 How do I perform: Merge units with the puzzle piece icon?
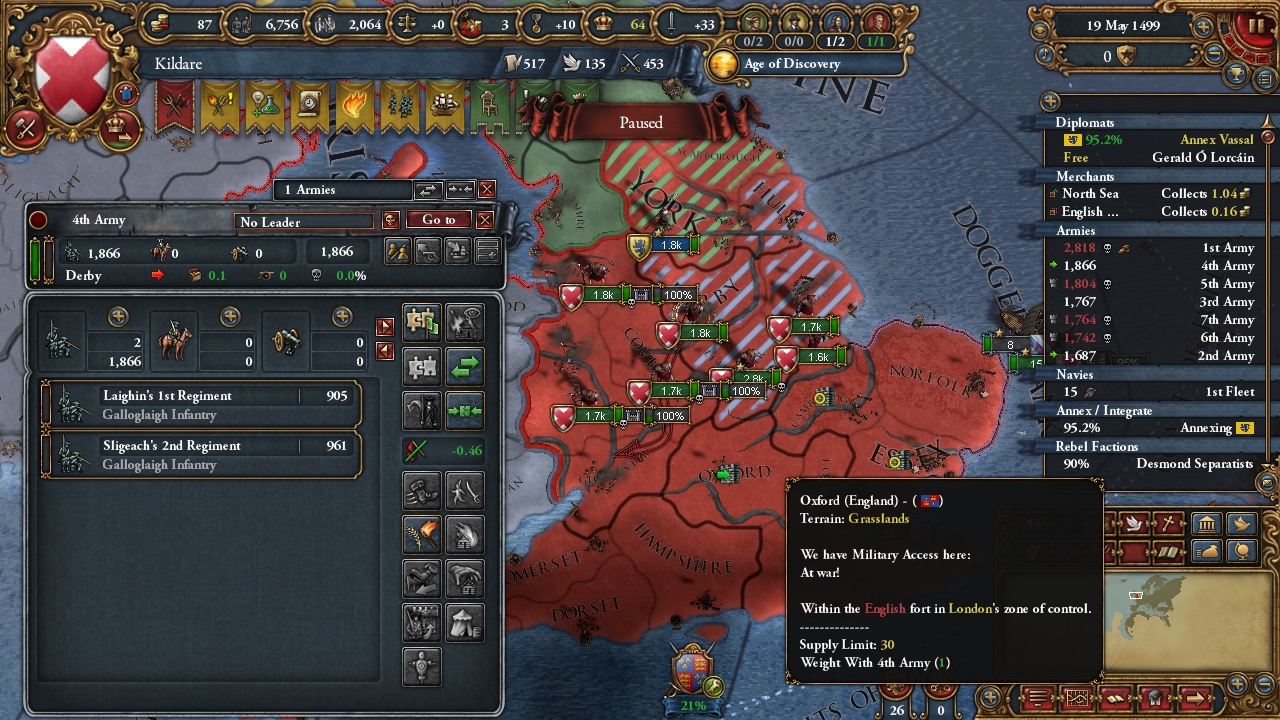click(422, 365)
